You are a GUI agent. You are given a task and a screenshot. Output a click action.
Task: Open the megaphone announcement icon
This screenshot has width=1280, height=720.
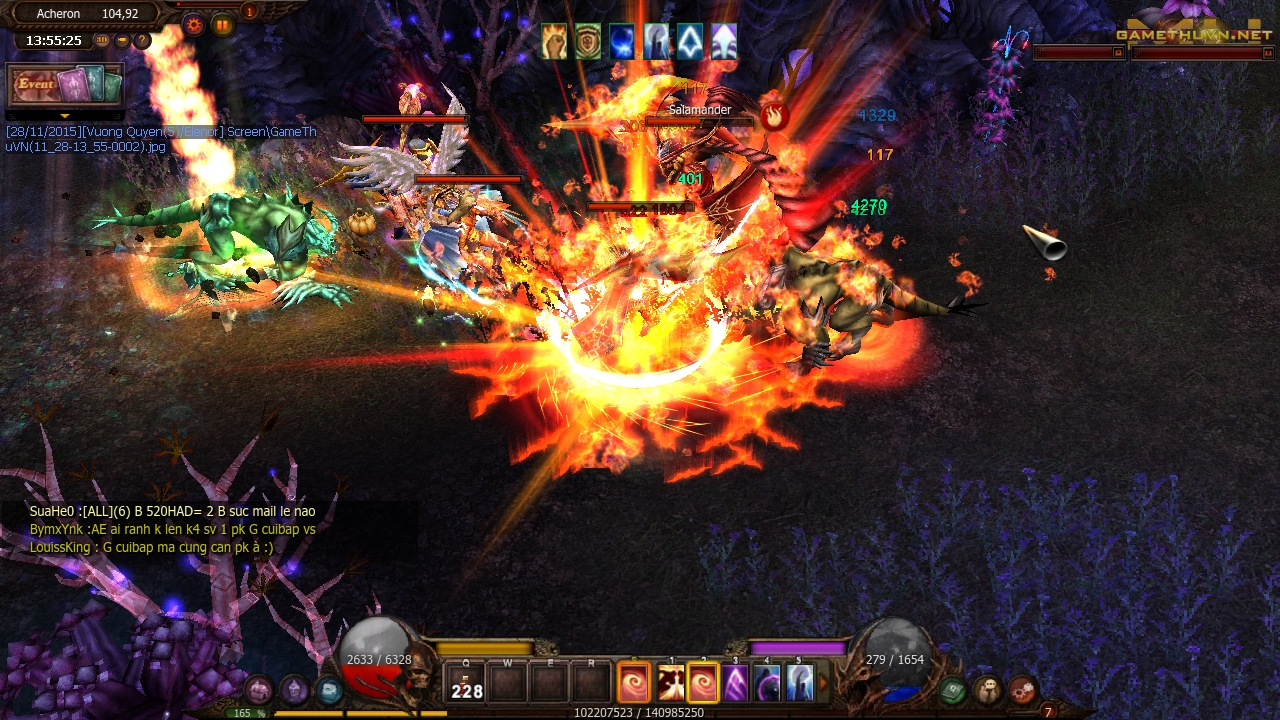click(121, 40)
